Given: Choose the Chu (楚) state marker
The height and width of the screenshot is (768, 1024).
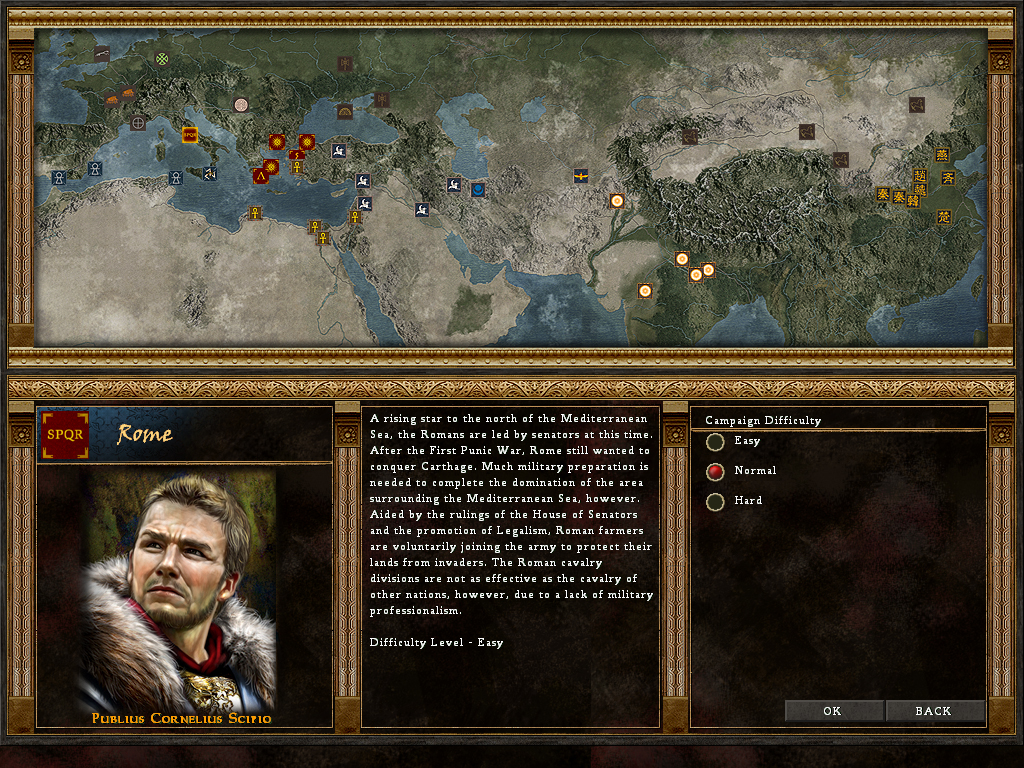Looking at the screenshot, I should tap(943, 216).
